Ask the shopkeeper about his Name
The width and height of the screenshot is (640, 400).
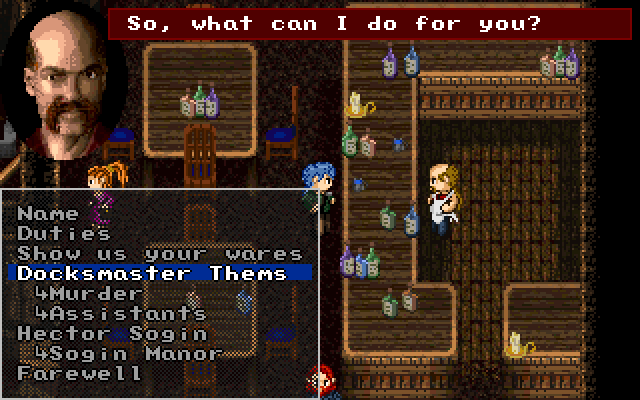coord(48,213)
